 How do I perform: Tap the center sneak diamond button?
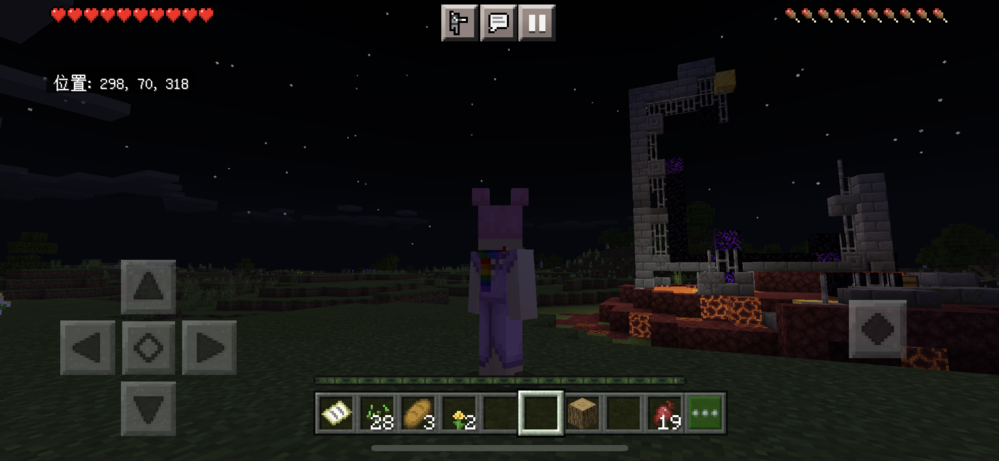click(148, 348)
